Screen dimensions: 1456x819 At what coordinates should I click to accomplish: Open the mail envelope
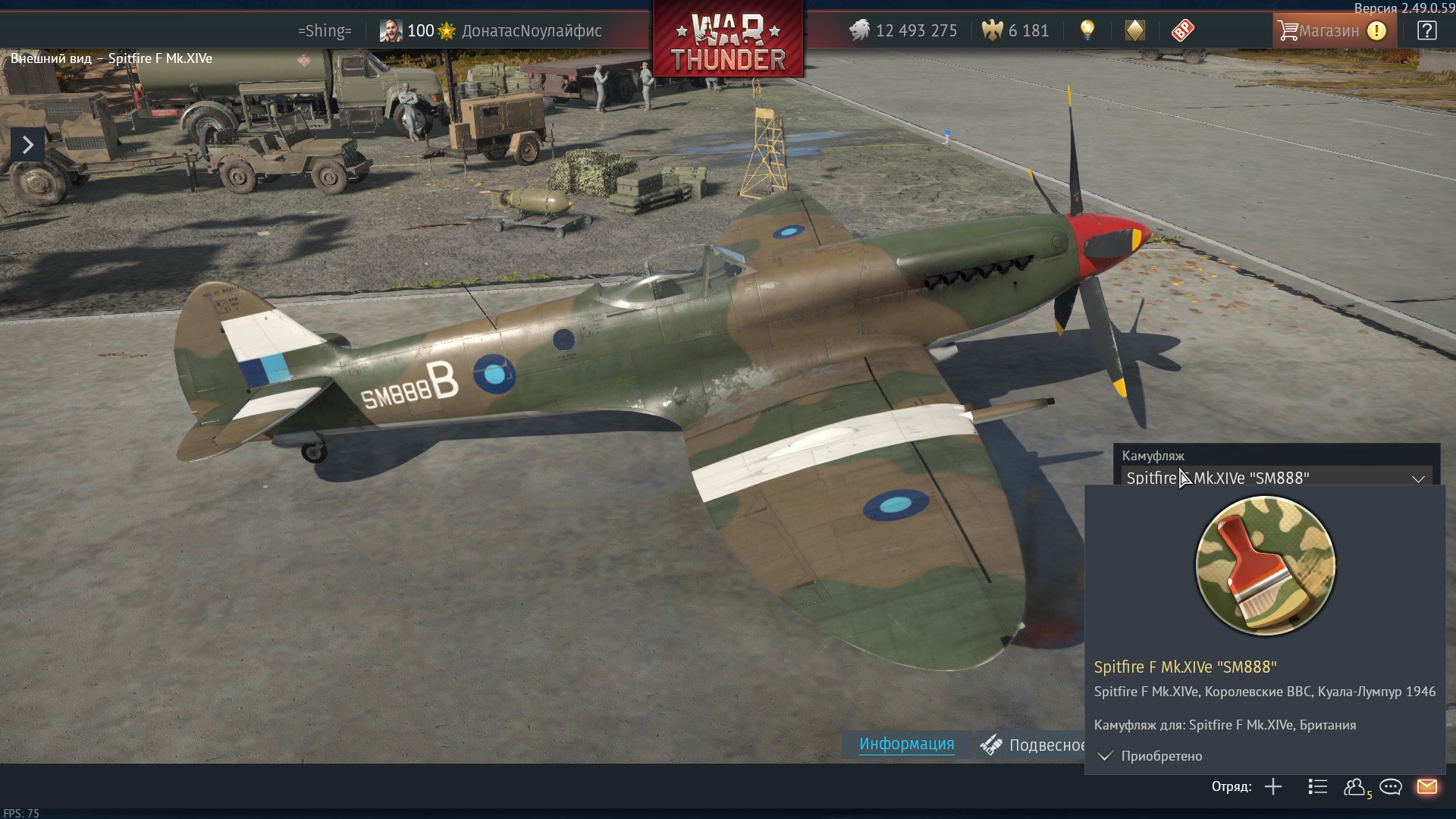click(1426, 786)
